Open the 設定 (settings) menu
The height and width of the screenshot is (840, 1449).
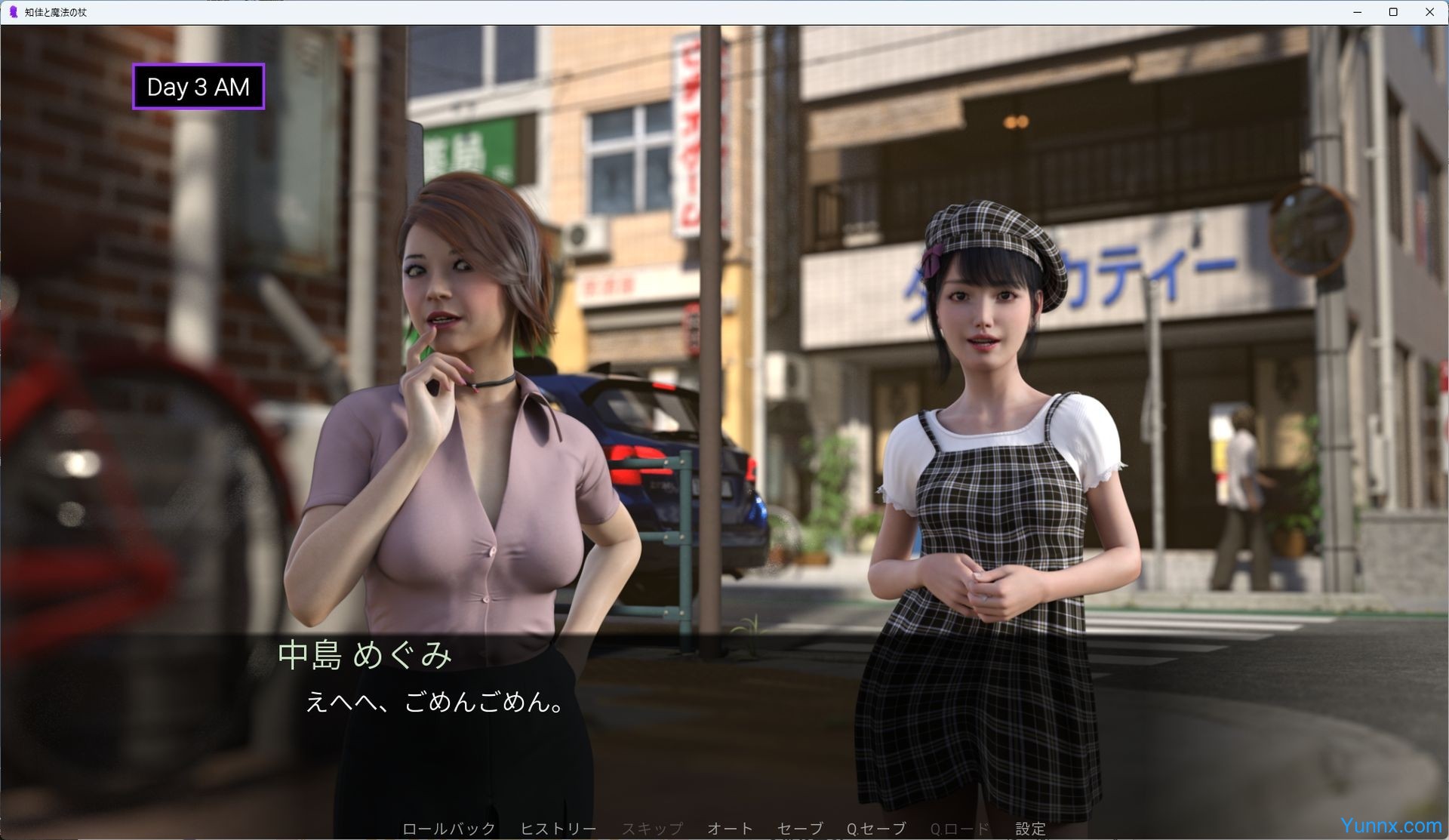1030,829
